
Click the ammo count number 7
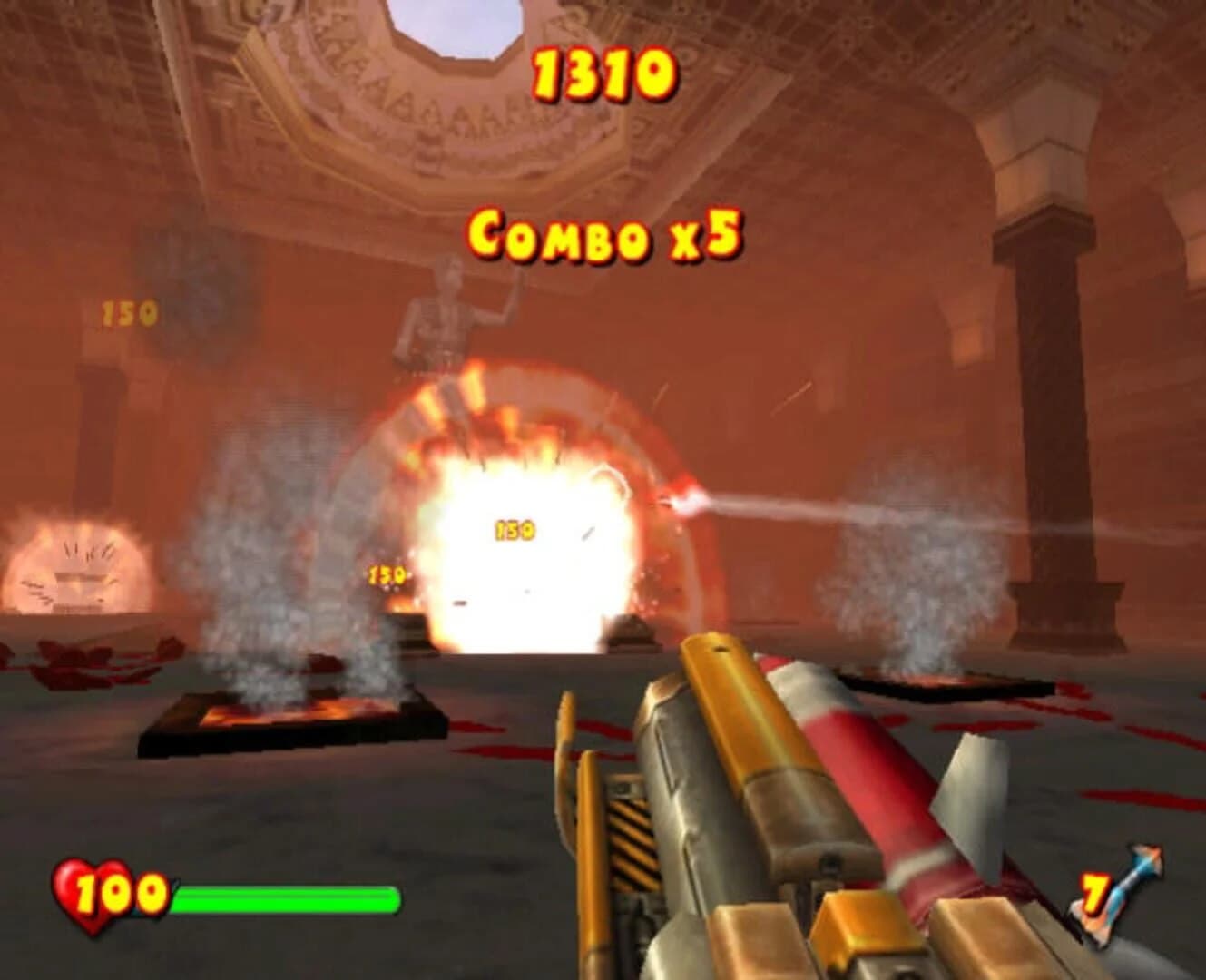coord(1094,894)
